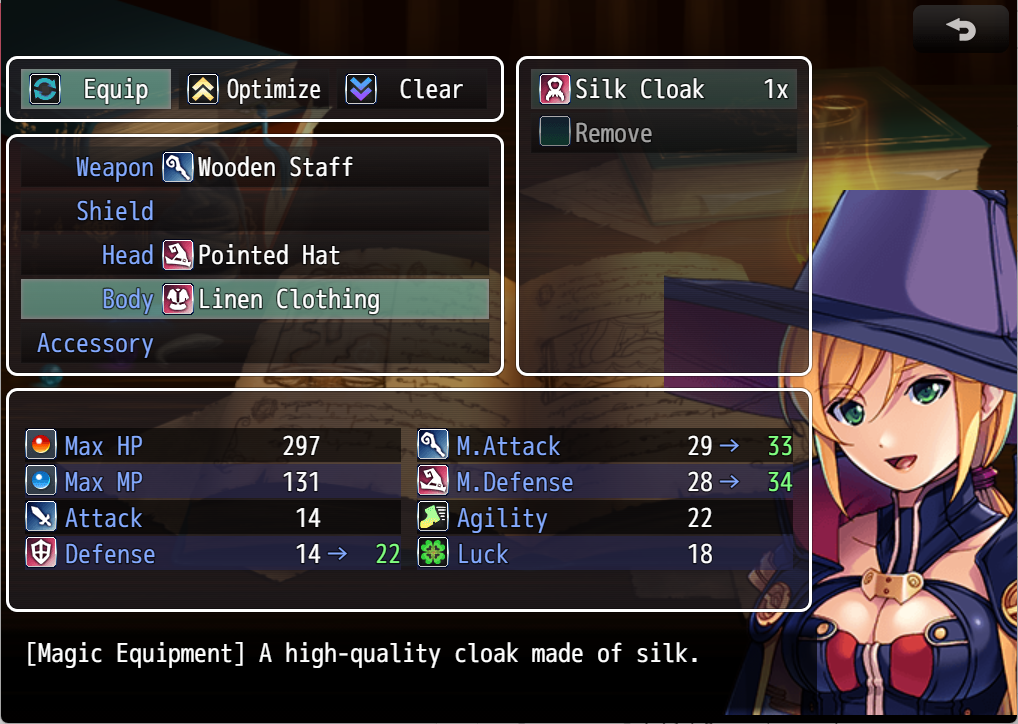1018x724 pixels.
Task: Open the empty Accessory slot
Action: click(255, 343)
